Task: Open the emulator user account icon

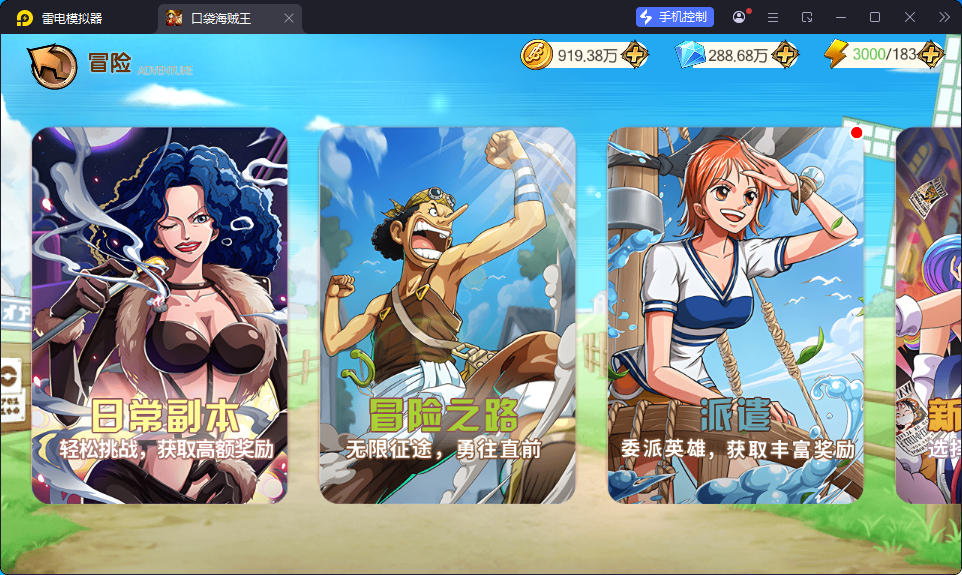Action: click(x=739, y=17)
